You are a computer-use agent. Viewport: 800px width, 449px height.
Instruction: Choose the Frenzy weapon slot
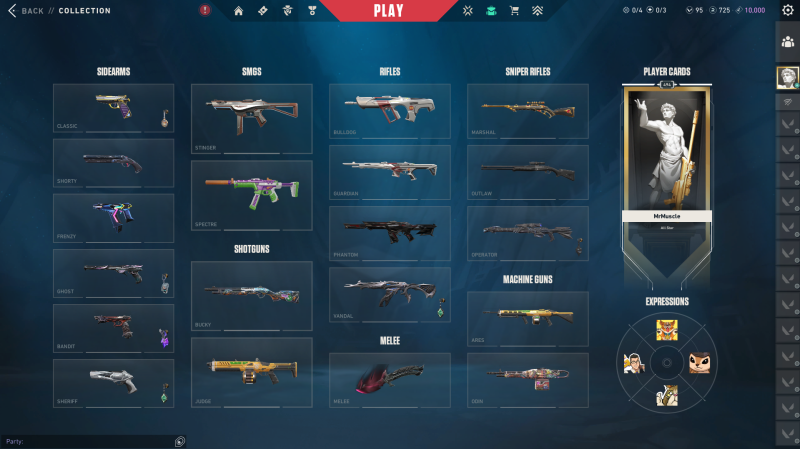click(x=113, y=218)
